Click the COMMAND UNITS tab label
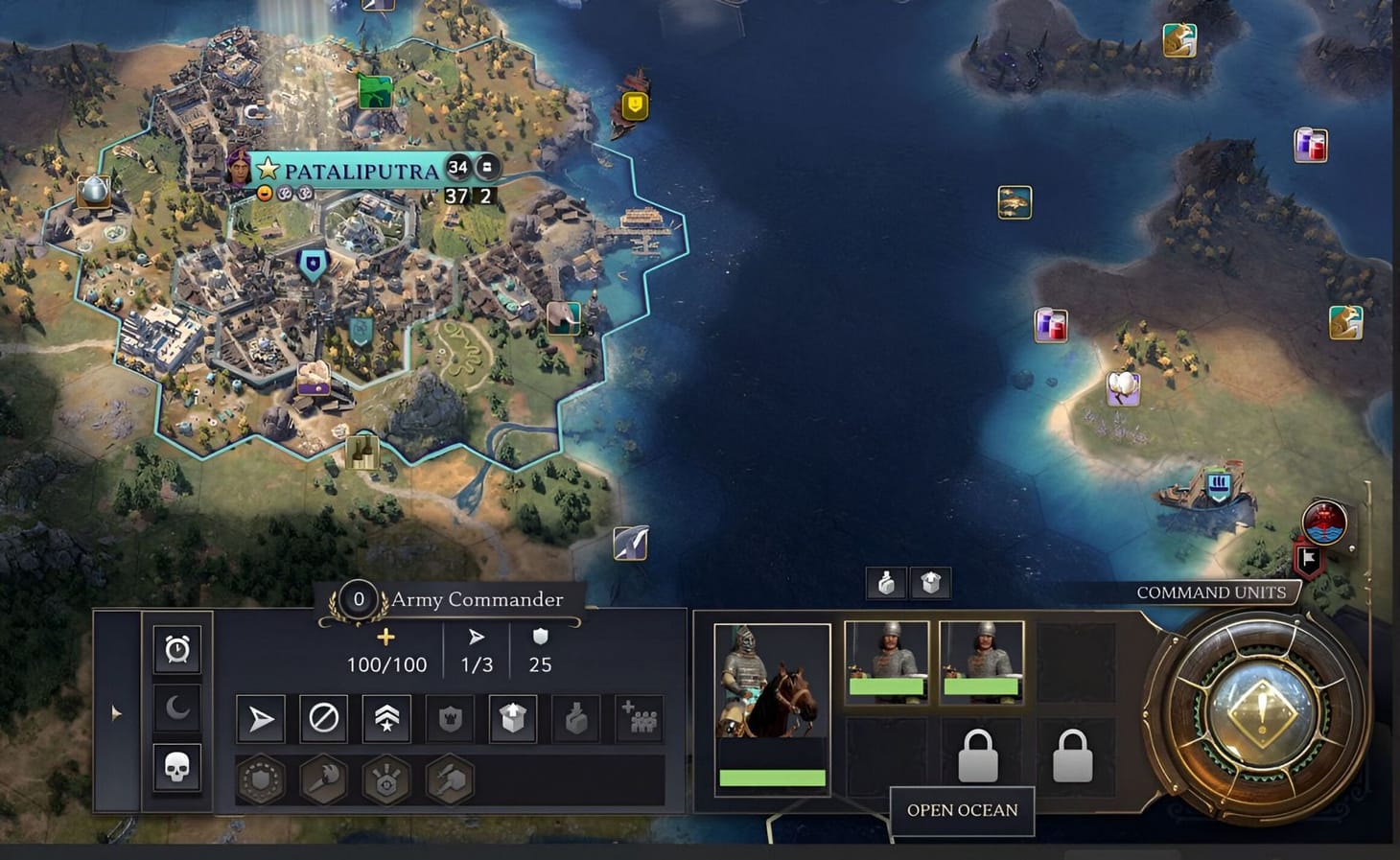 [x=1211, y=593]
